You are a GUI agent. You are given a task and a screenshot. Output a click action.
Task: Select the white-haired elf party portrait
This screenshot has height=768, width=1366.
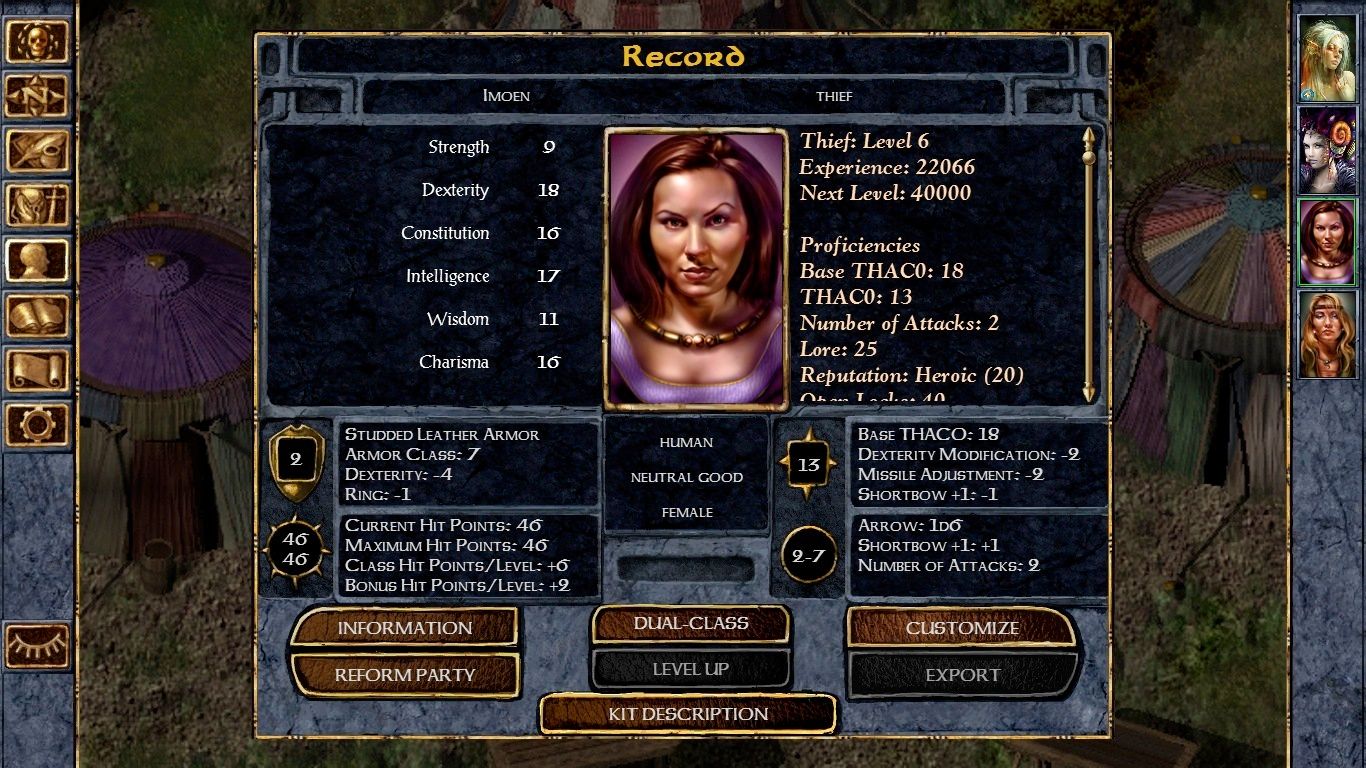[1327, 59]
